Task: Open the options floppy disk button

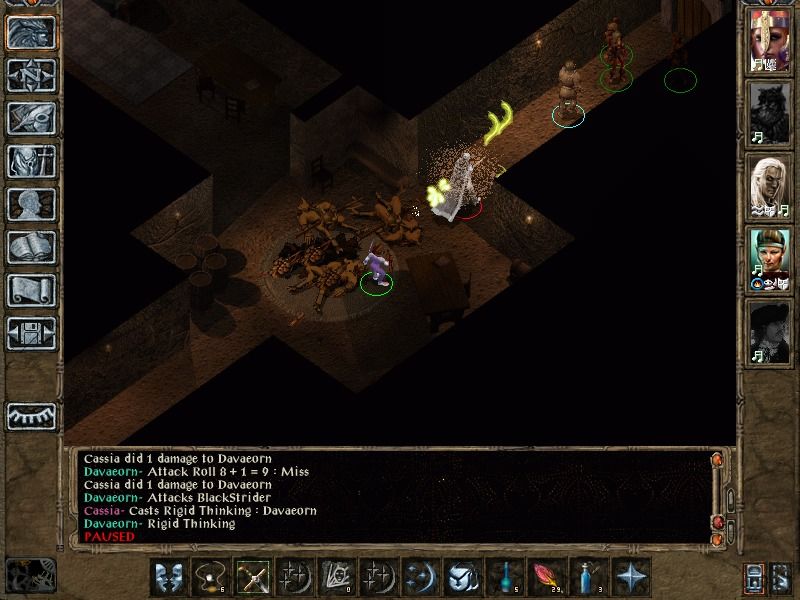Action: pyautogui.click(x=30, y=333)
